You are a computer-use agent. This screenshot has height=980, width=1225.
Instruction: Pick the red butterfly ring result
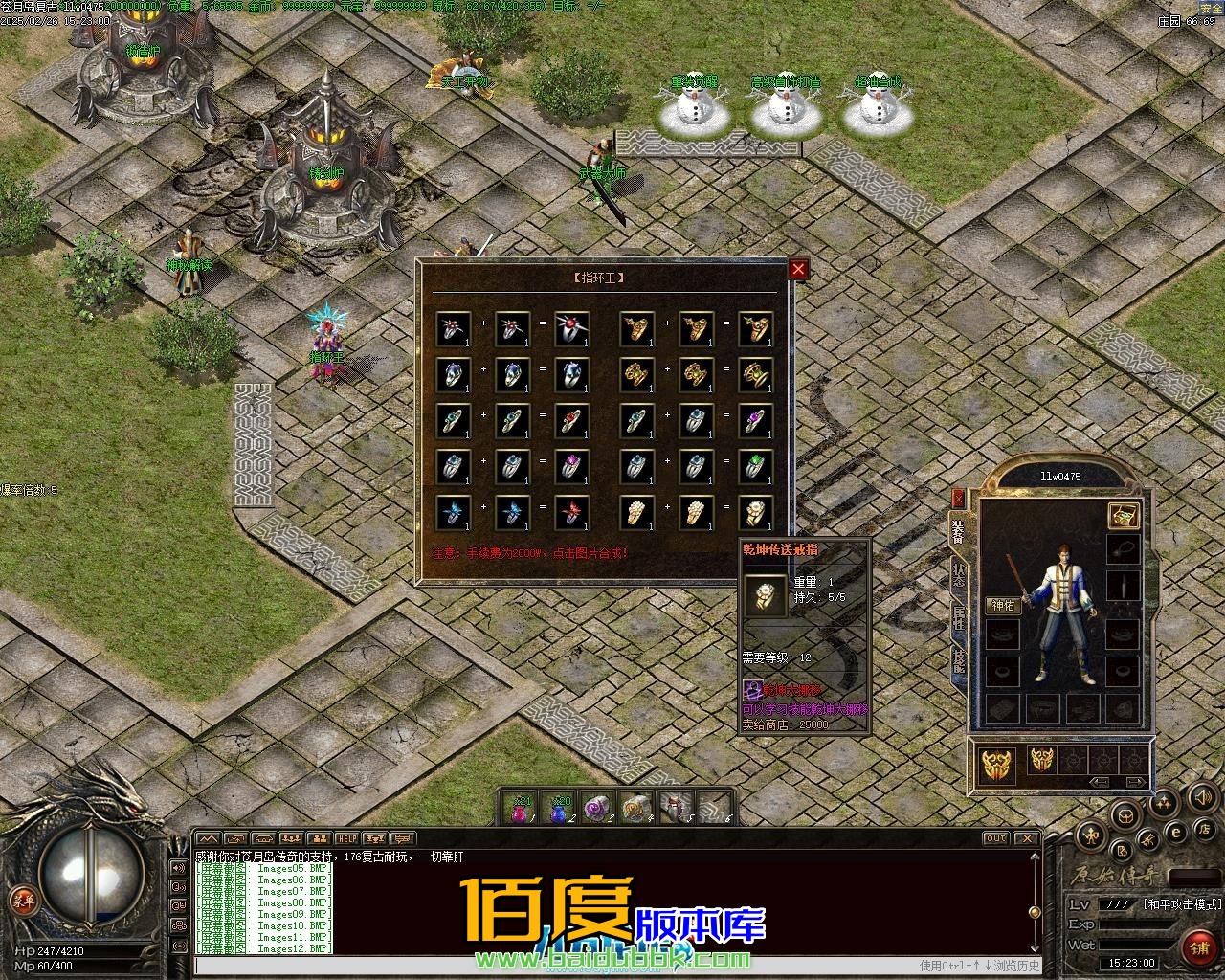(571, 513)
